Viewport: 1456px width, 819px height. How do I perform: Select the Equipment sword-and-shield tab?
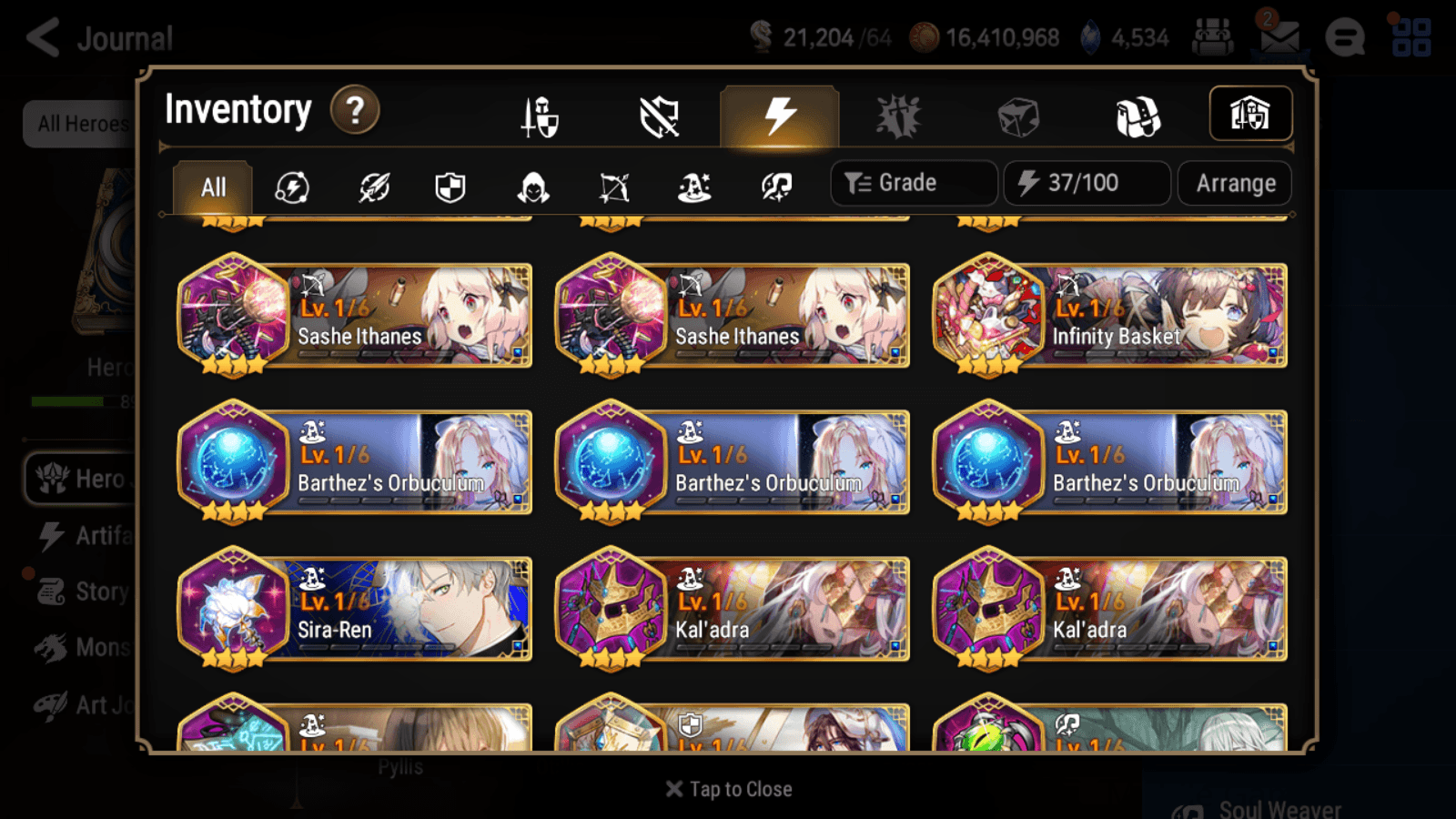click(538, 116)
